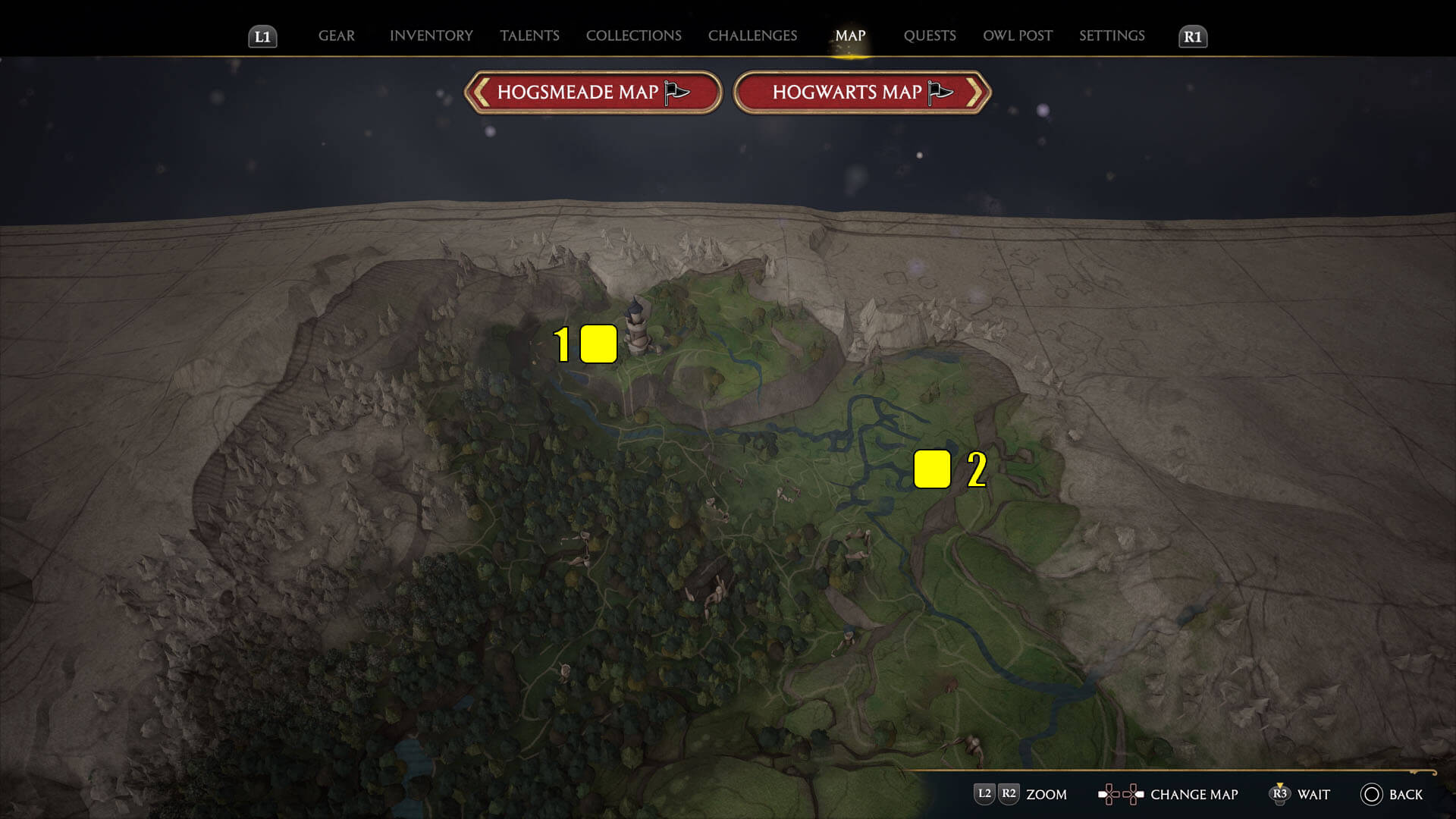Select the Owl Post option
Image resolution: width=1456 pixels, height=819 pixels.
click(1018, 35)
